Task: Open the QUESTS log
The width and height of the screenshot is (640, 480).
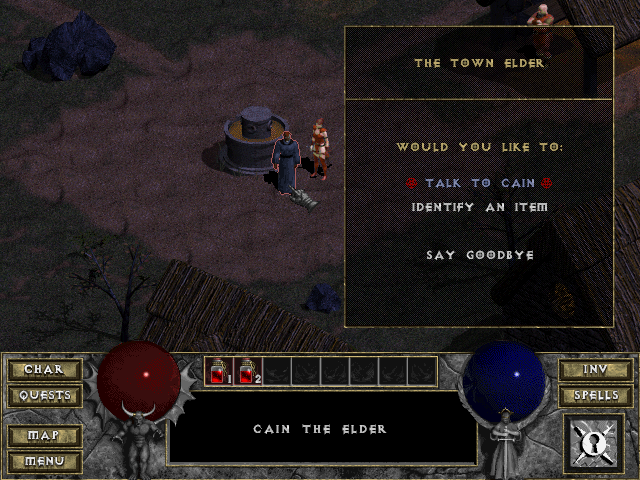Action: [44, 395]
